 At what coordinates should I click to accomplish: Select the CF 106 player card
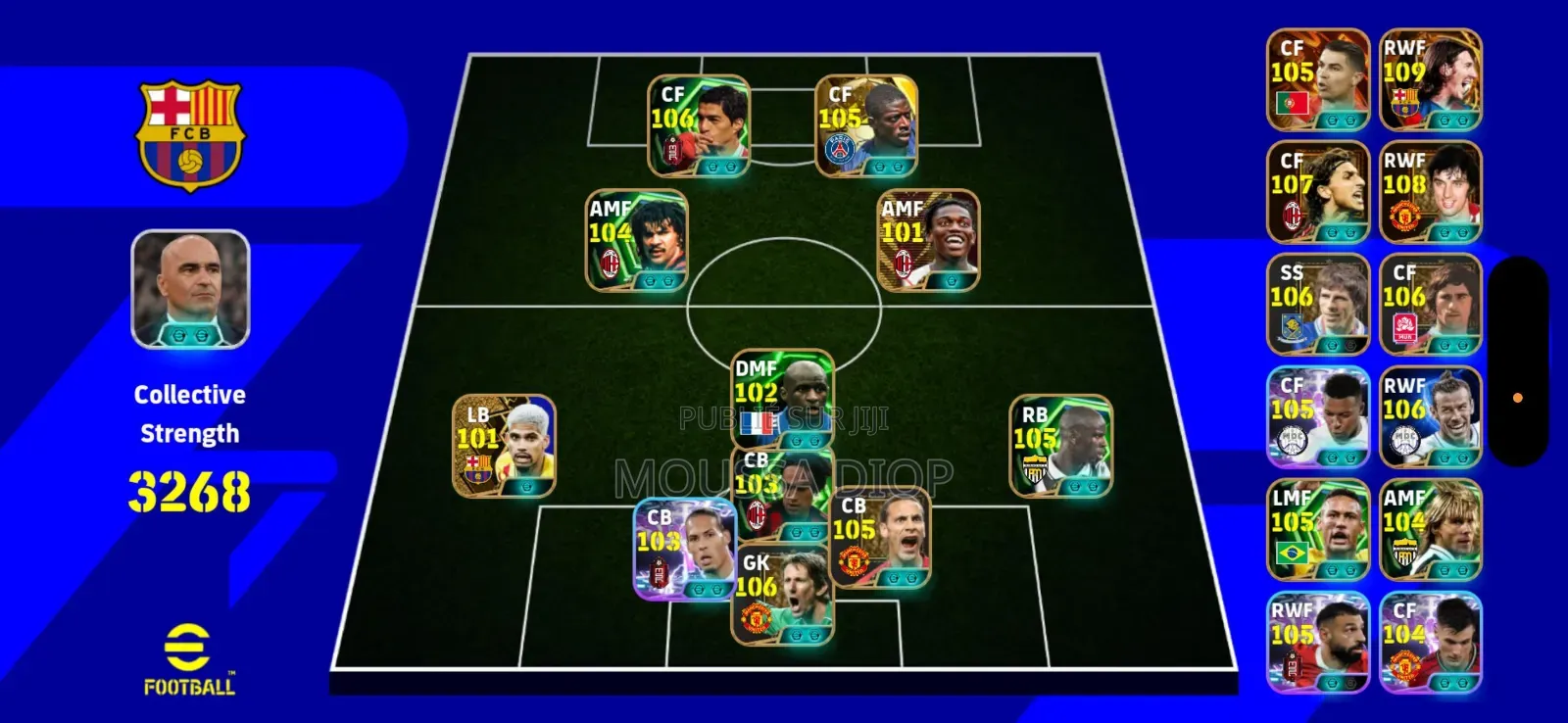click(x=699, y=126)
